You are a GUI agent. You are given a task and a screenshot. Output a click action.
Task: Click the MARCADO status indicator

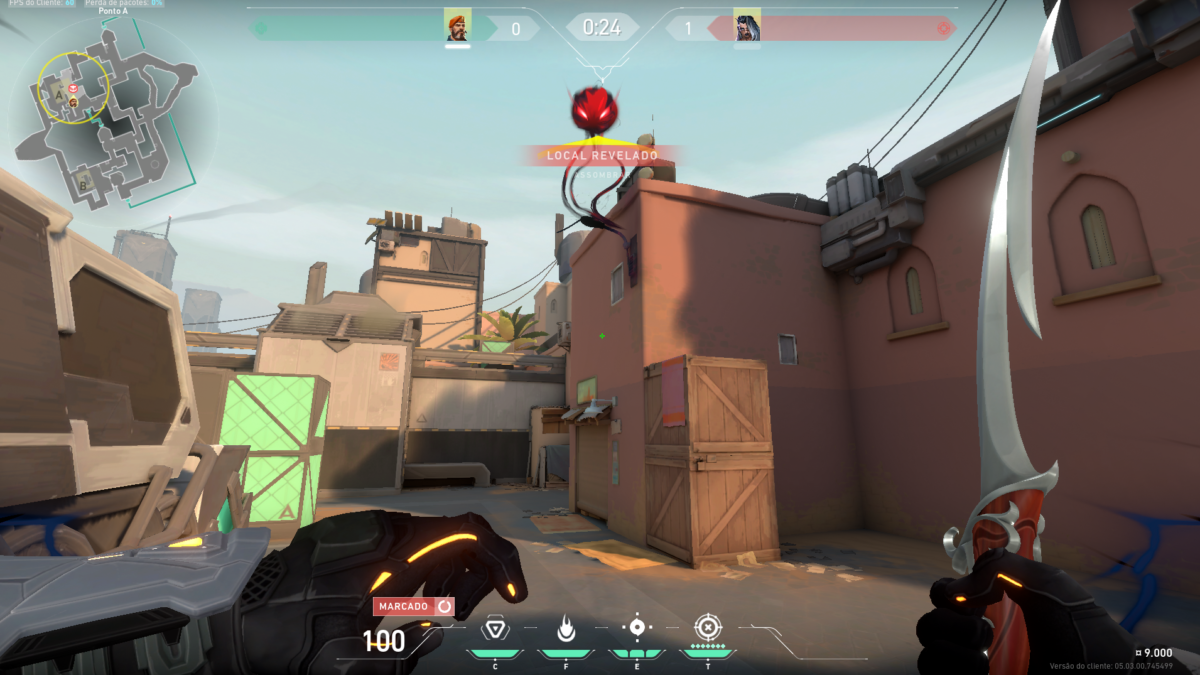pos(413,606)
